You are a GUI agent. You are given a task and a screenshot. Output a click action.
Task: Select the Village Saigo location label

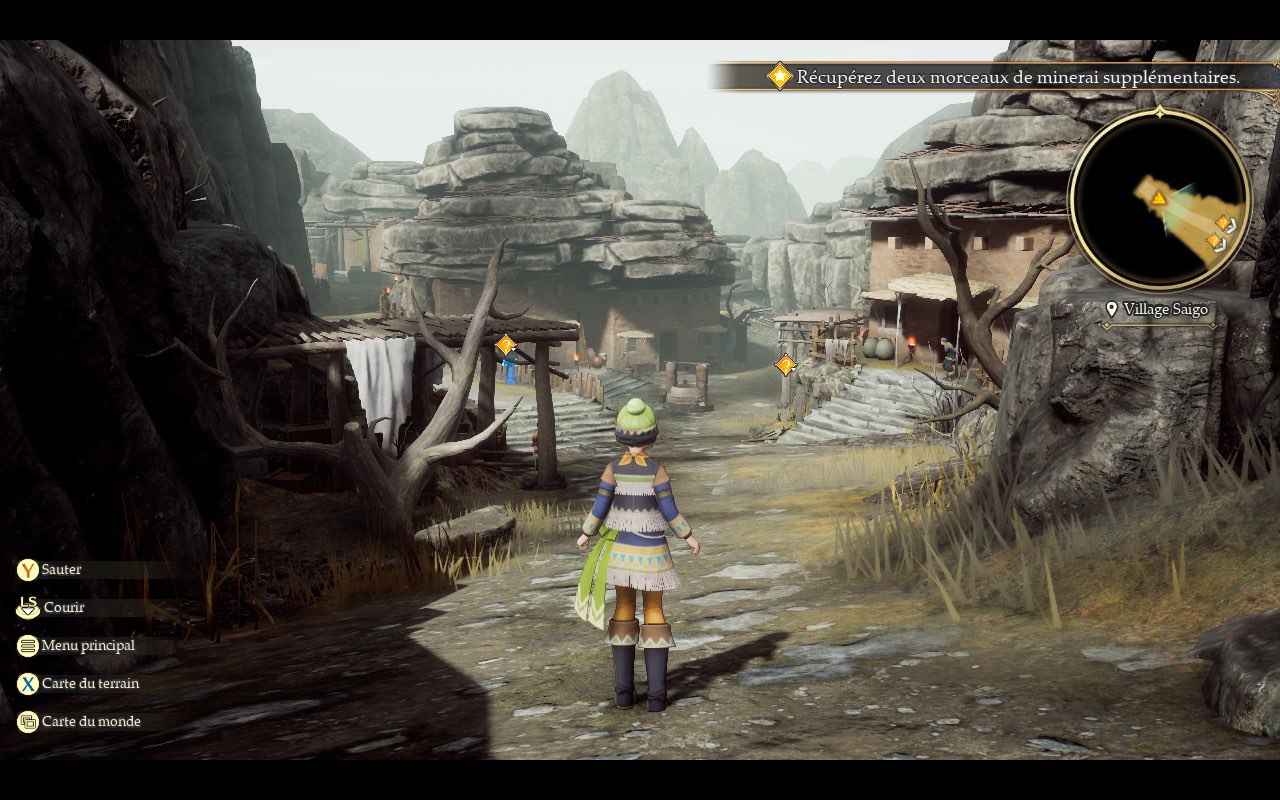[x=1157, y=309]
